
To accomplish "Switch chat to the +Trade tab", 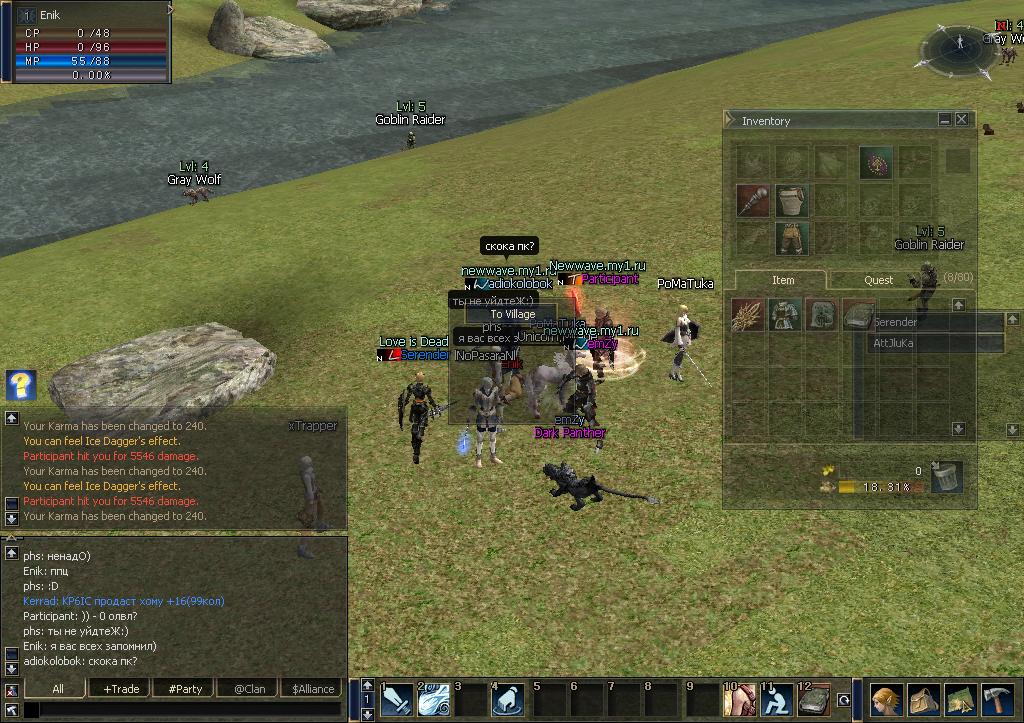I will [x=121, y=689].
